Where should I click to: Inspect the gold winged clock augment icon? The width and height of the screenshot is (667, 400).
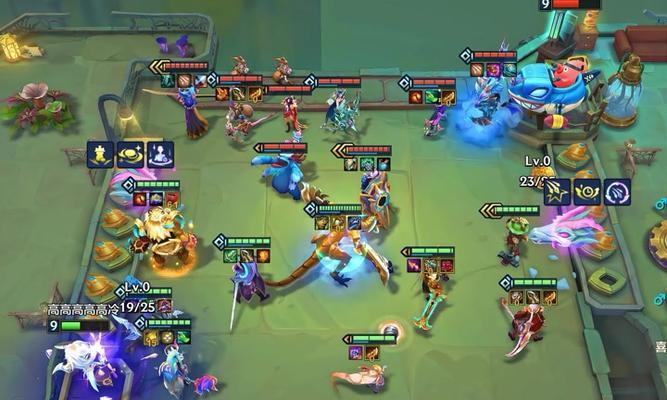click(x=587, y=191)
